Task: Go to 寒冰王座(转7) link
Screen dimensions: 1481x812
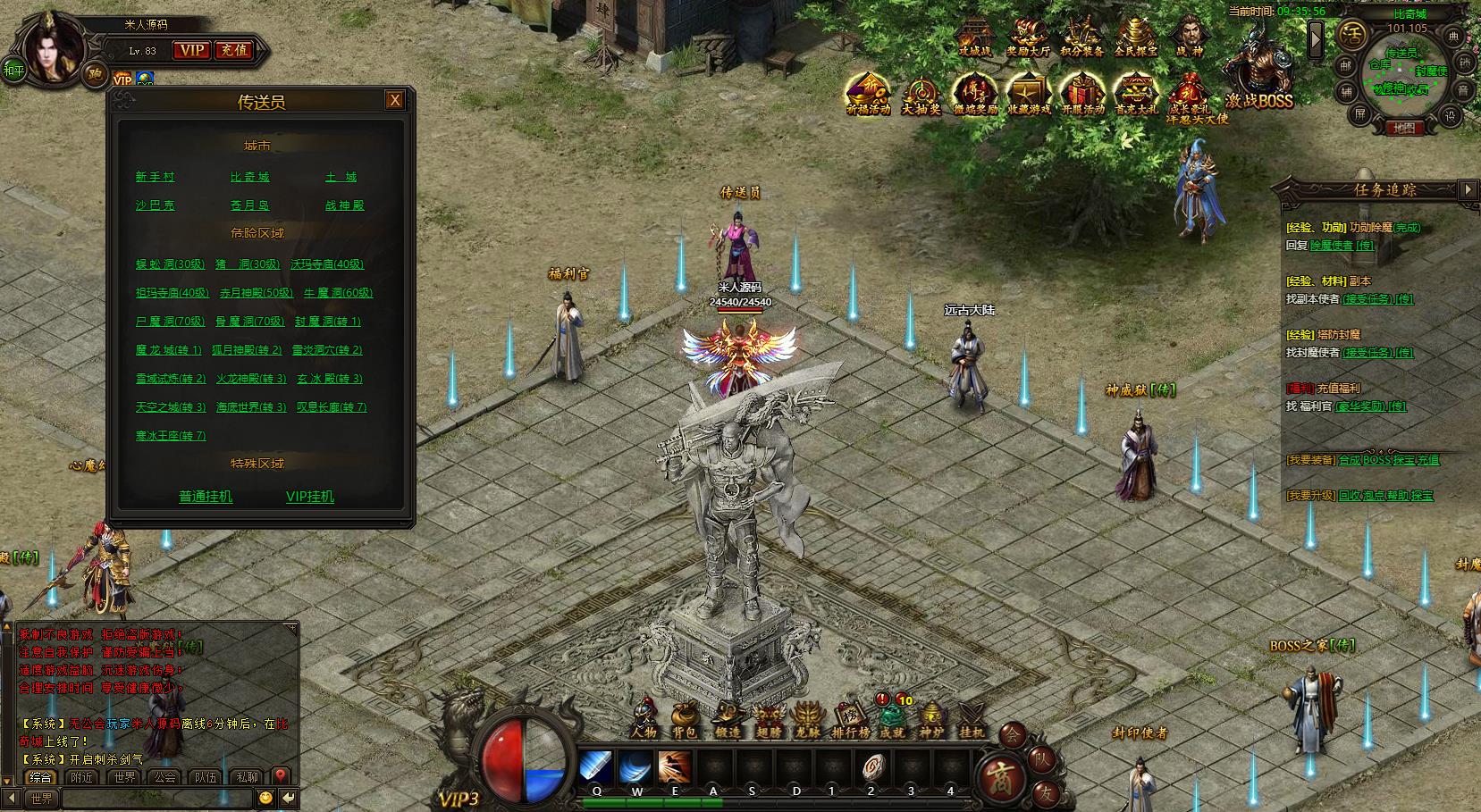Action: click(171, 436)
